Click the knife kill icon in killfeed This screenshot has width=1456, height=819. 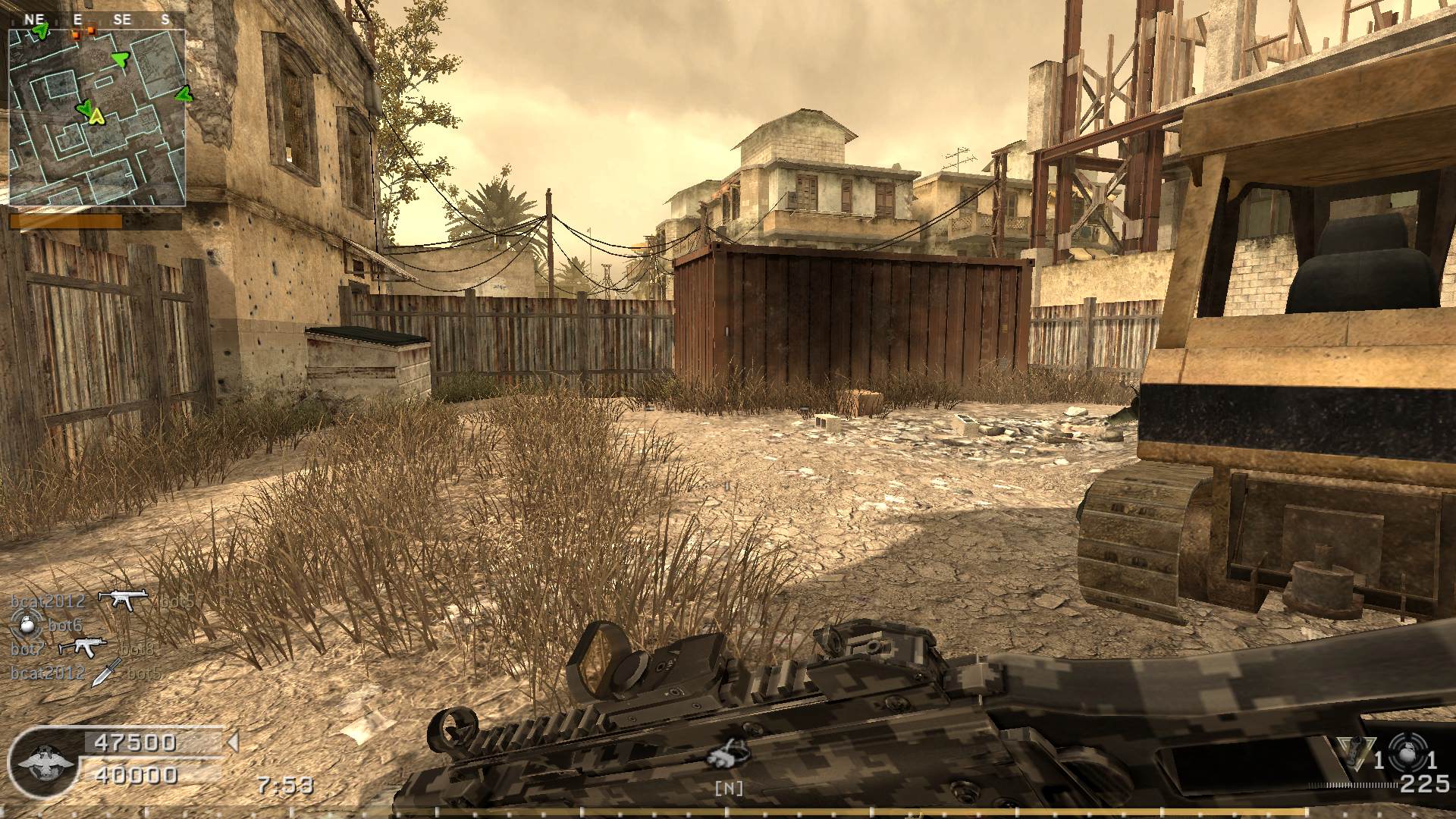[x=106, y=672]
